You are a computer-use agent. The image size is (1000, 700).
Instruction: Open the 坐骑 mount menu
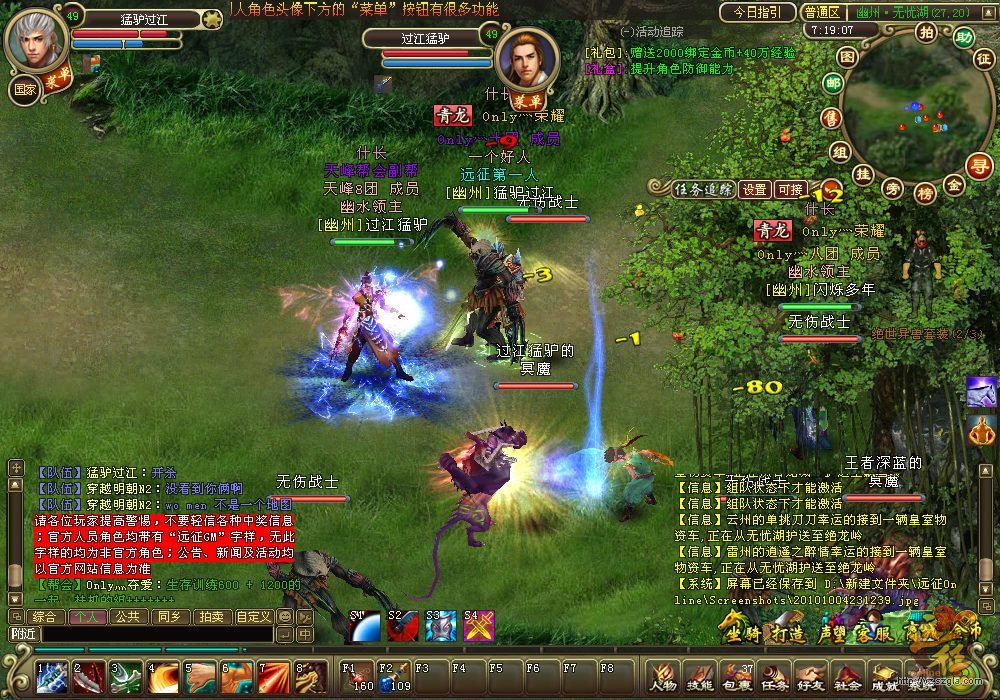pos(743,633)
